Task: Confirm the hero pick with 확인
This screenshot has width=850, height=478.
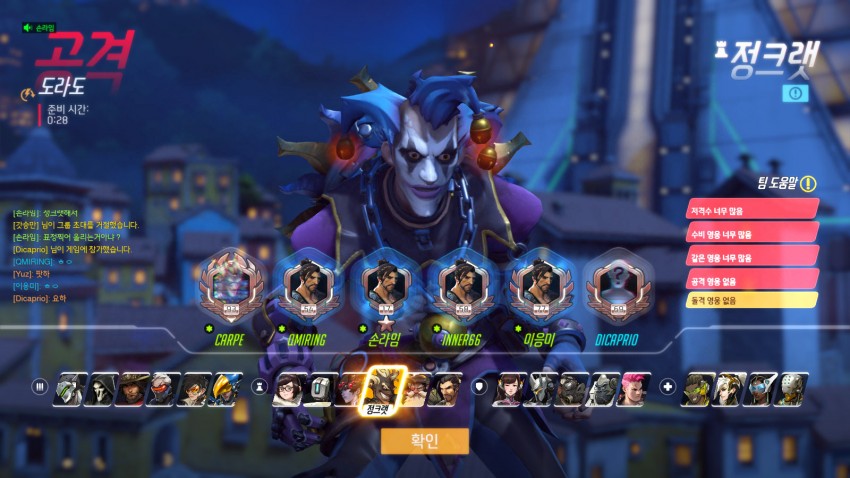Action: click(425, 441)
